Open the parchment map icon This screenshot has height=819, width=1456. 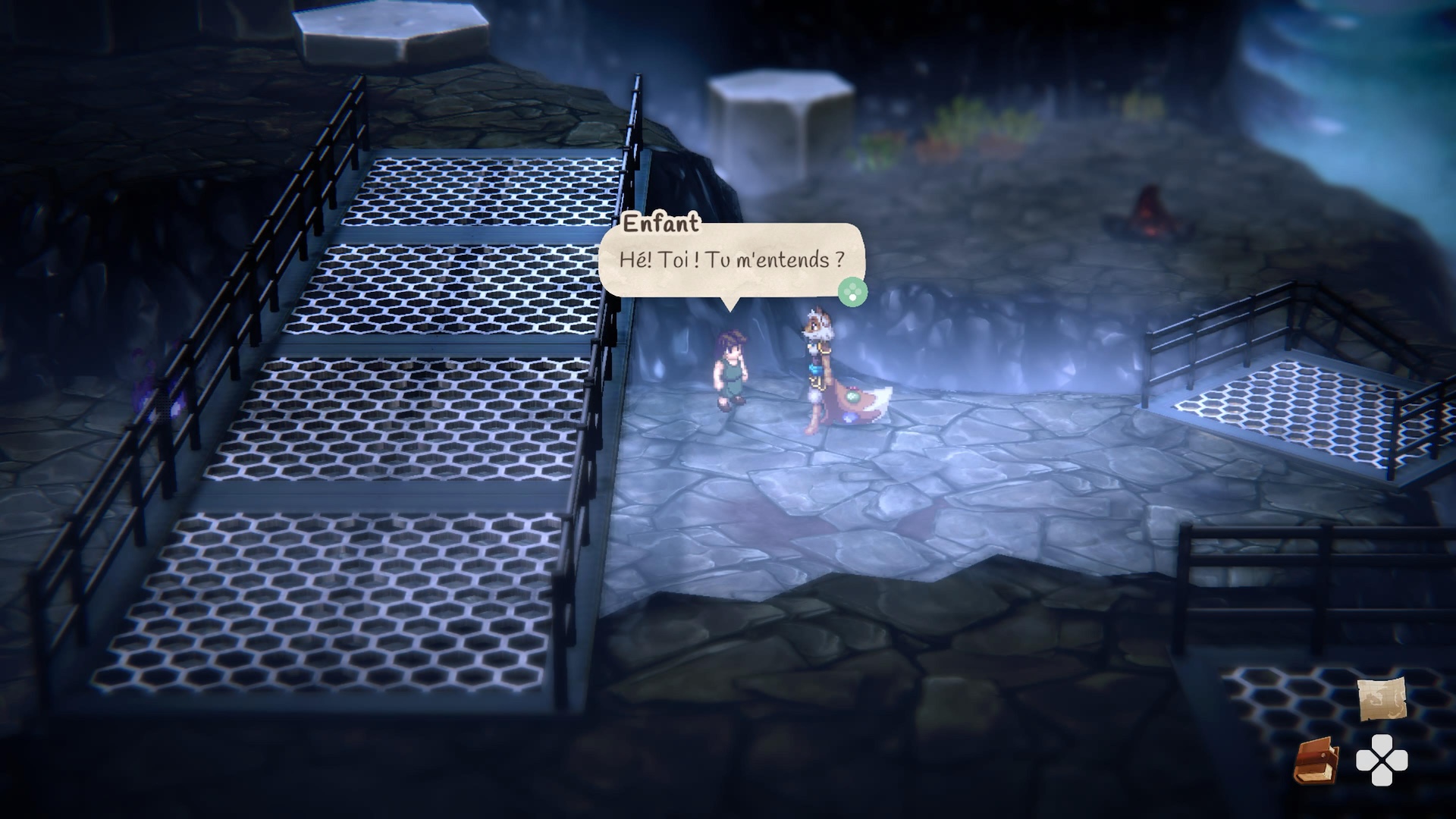(x=1381, y=699)
